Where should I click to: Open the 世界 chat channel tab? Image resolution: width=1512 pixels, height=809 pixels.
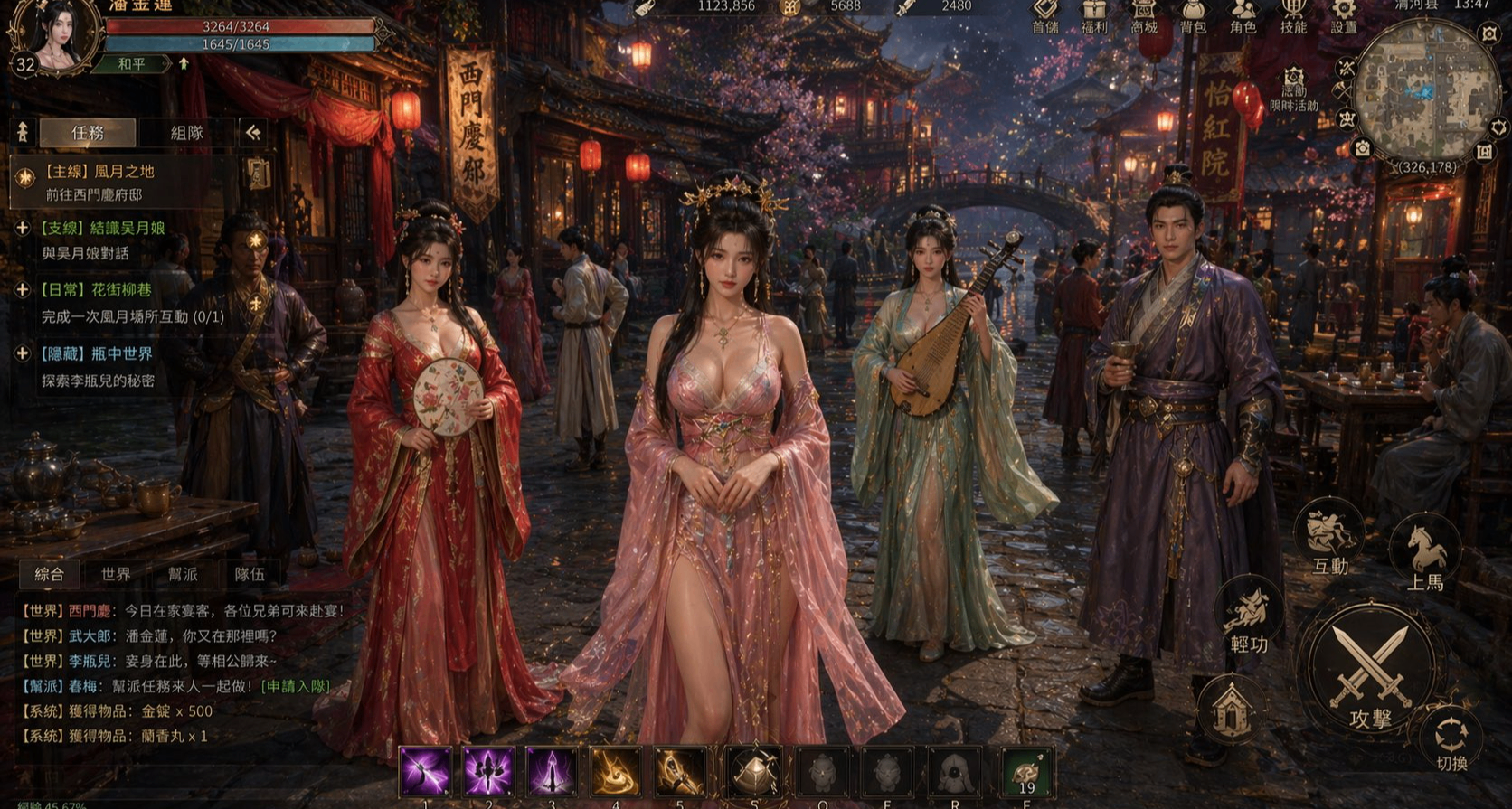tap(117, 573)
